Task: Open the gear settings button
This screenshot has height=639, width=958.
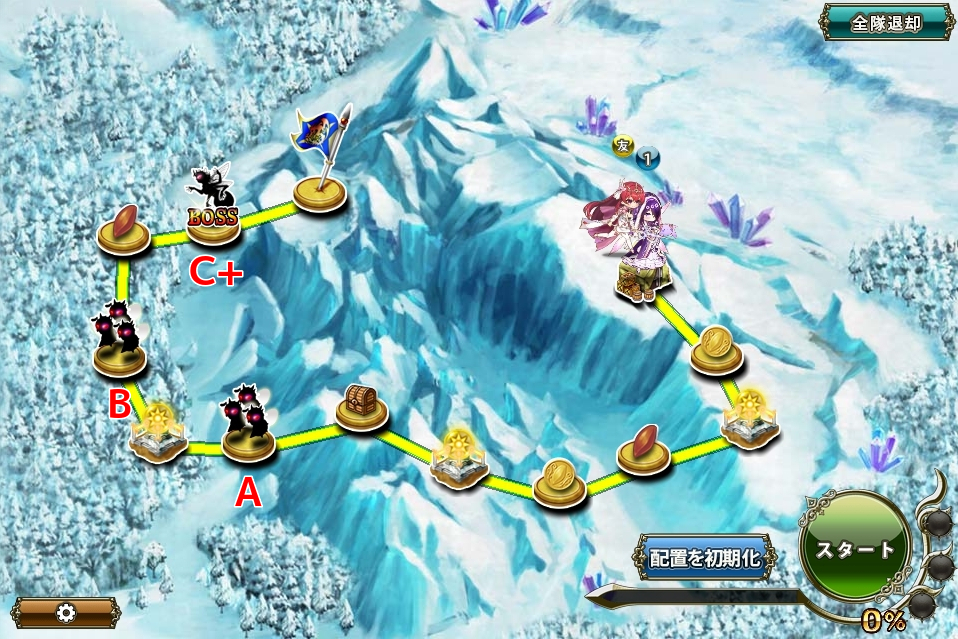Action: [x=65, y=612]
